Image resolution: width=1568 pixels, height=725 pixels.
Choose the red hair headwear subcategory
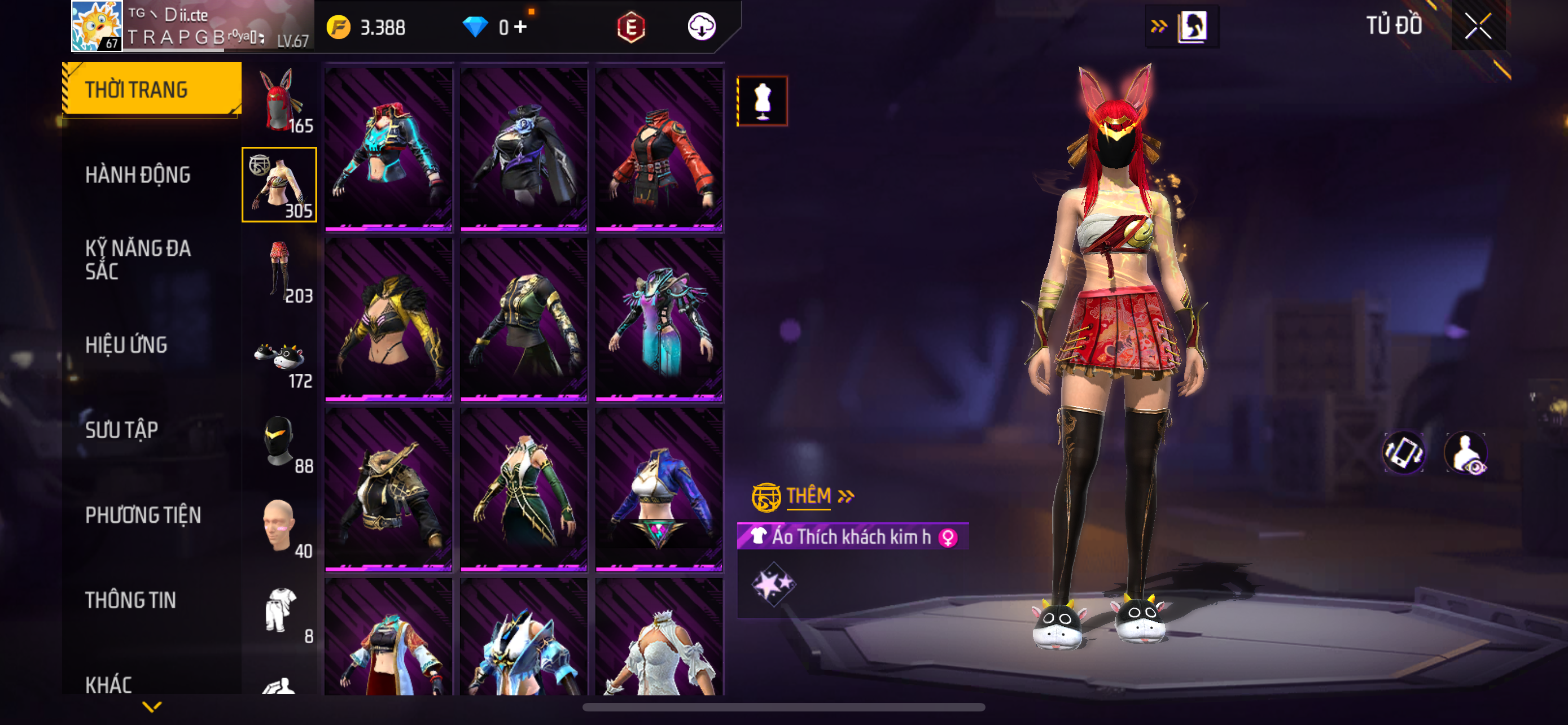(x=279, y=101)
